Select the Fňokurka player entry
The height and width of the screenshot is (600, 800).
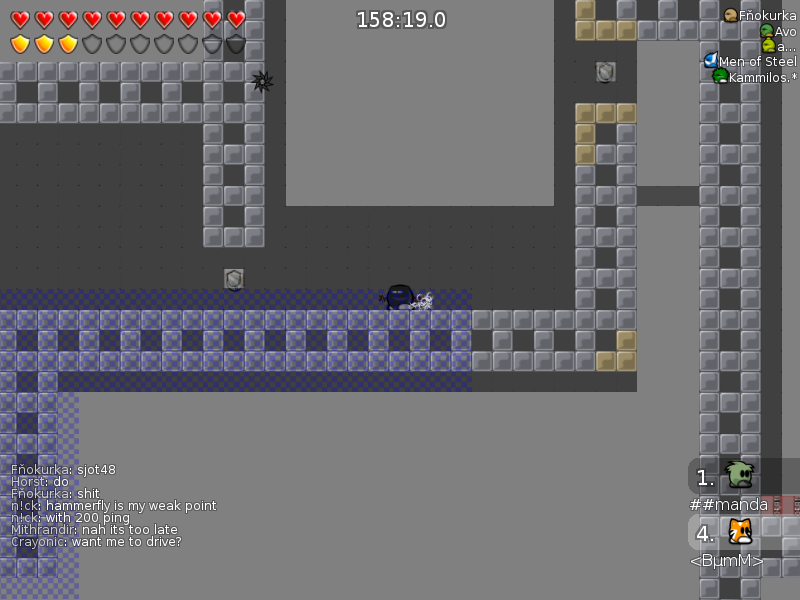tap(761, 15)
